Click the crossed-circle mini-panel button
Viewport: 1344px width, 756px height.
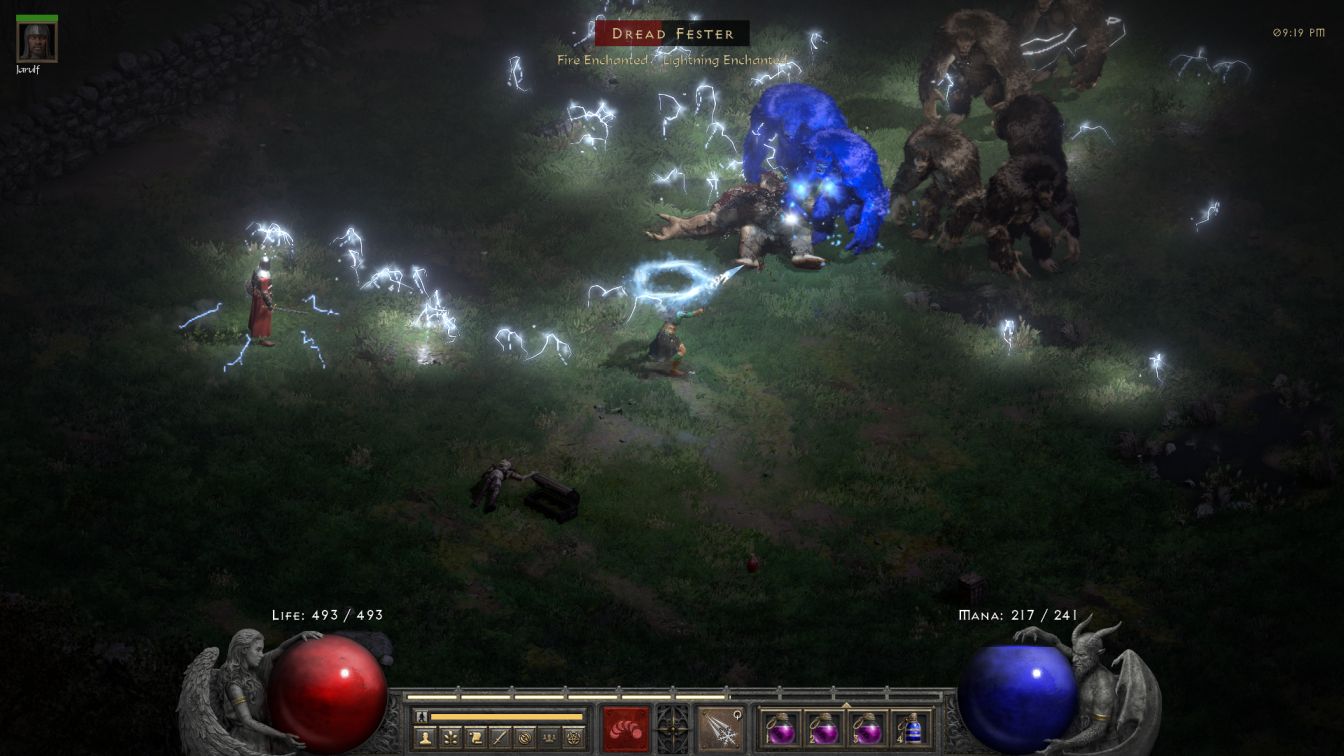coord(524,738)
